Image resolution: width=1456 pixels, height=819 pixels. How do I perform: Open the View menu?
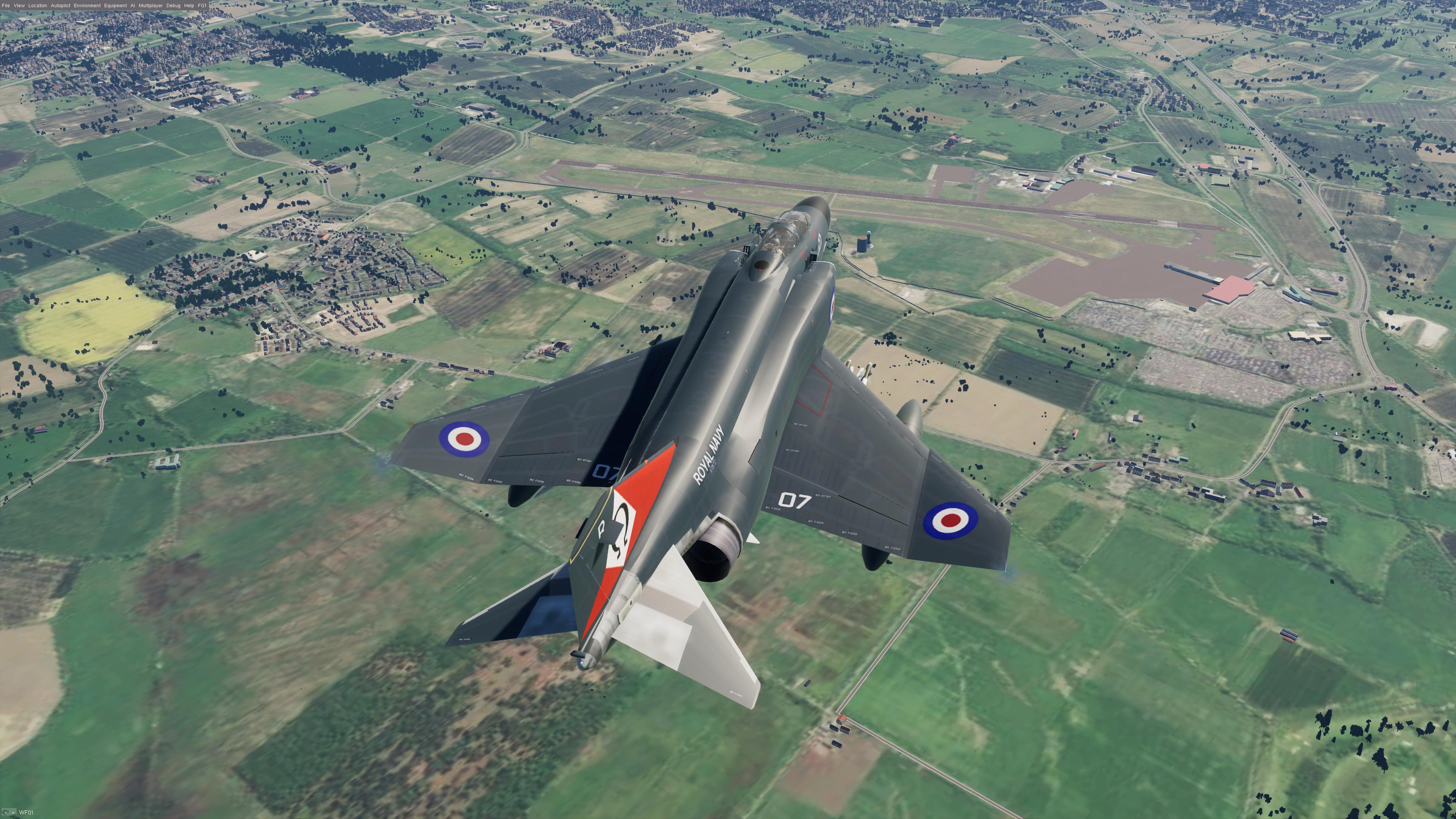[19, 6]
